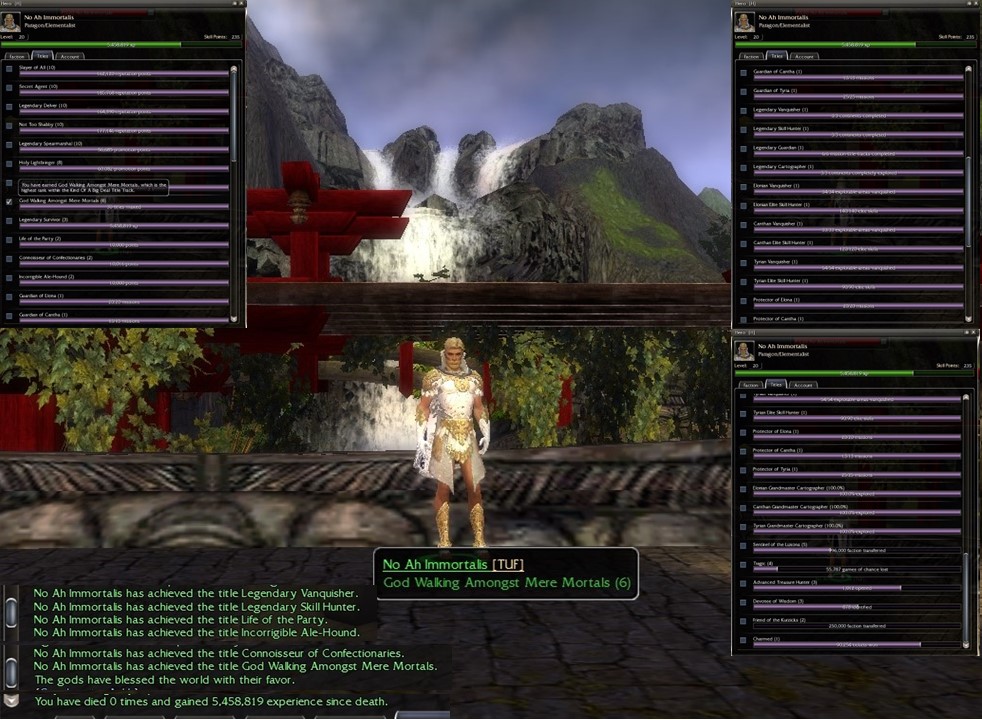Check the Not Too Shabby title box
982x720 pixels.
pyautogui.click(x=10, y=125)
